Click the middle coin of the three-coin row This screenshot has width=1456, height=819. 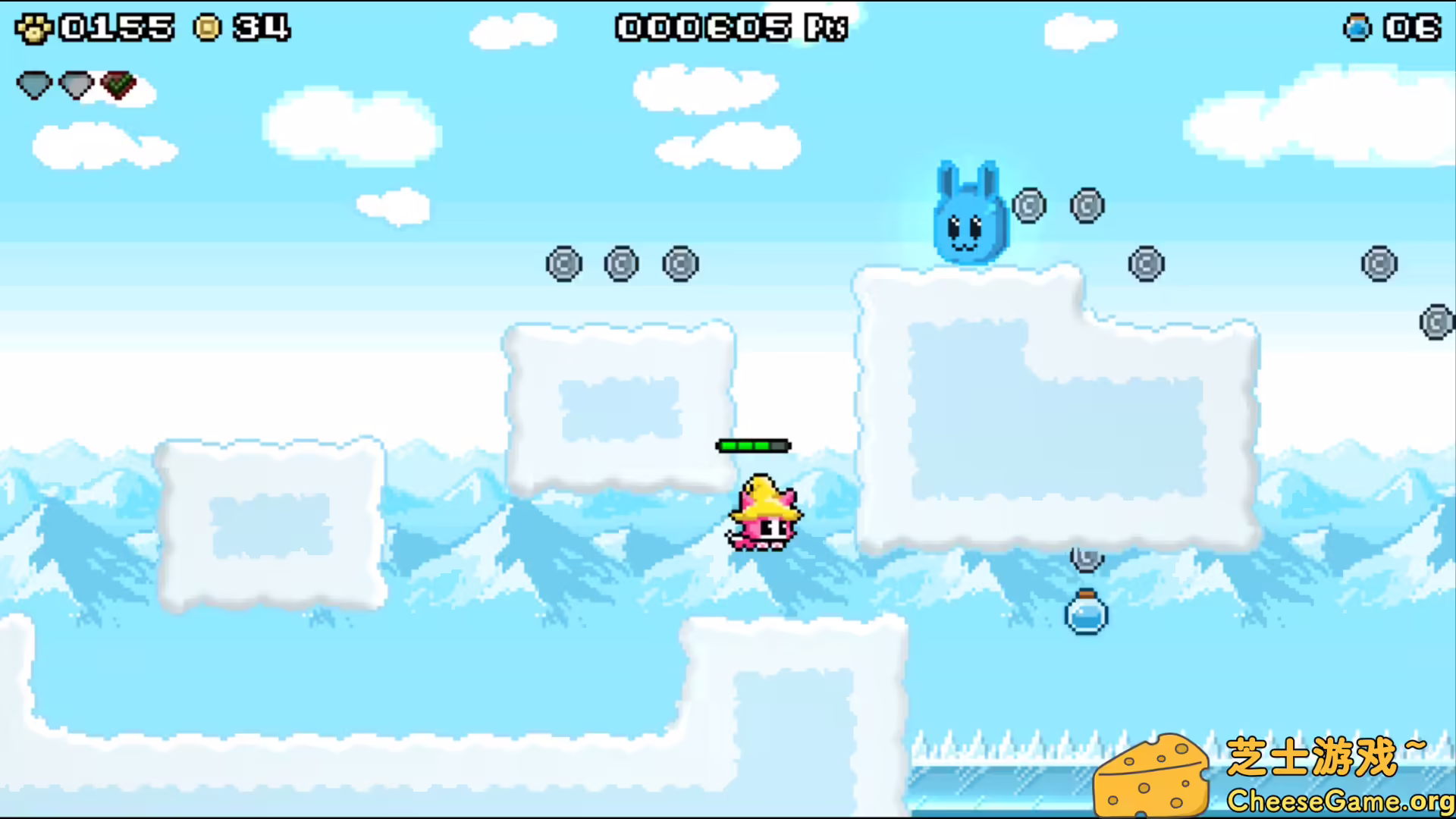click(x=622, y=263)
